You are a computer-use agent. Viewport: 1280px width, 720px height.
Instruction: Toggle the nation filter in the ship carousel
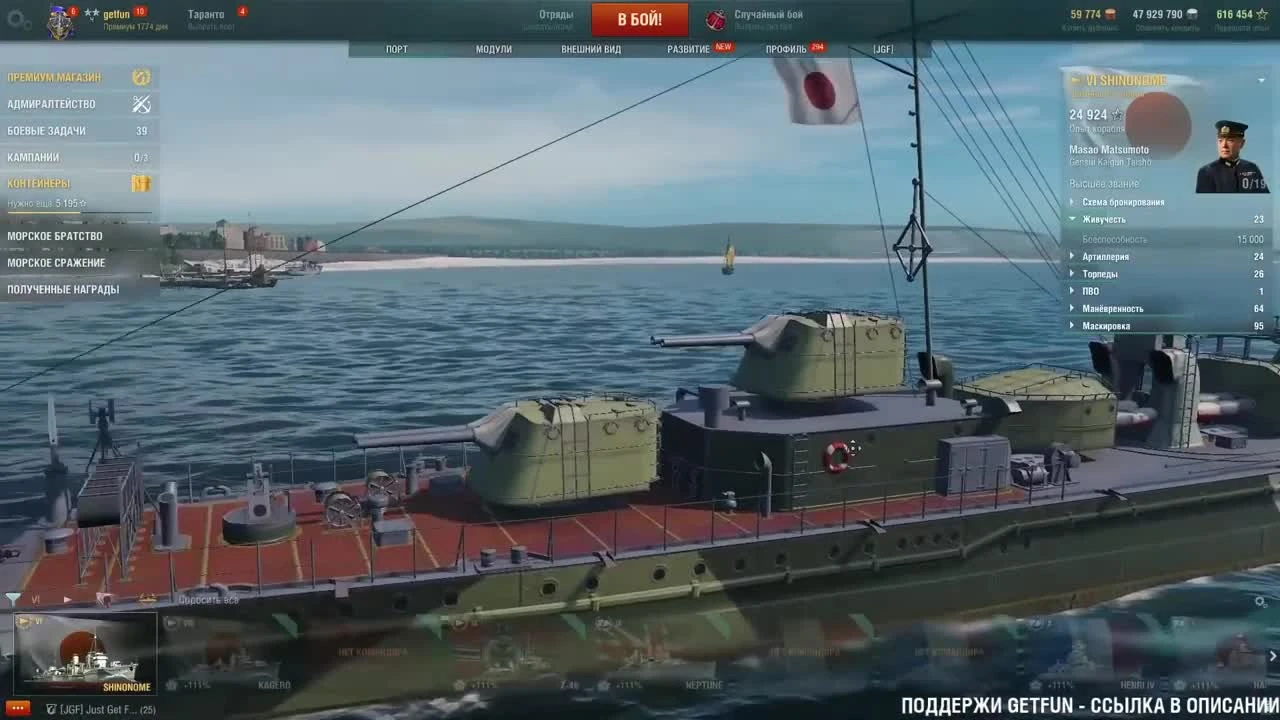(x=104, y=599)
